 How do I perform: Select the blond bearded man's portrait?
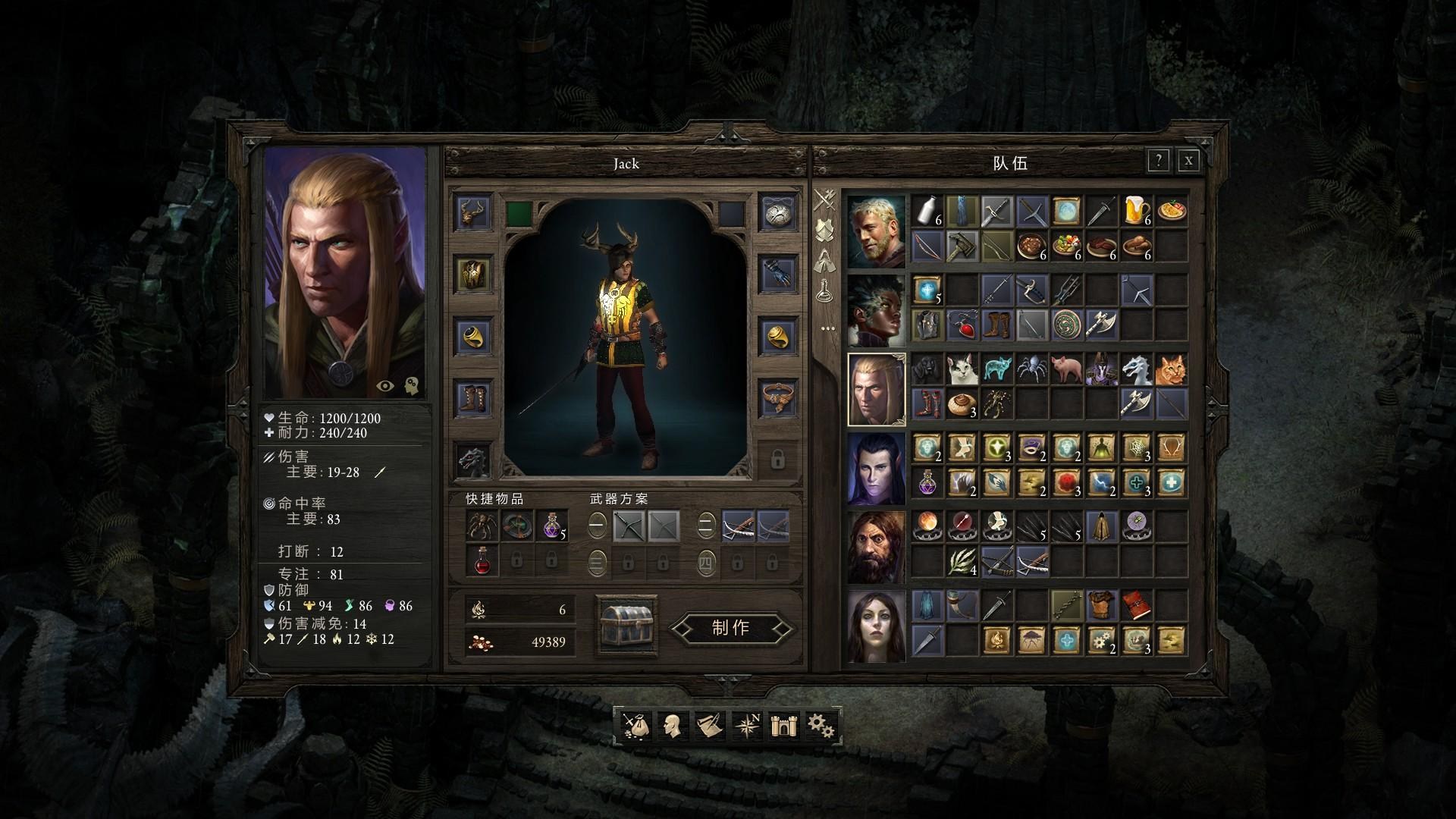(876, 231)
